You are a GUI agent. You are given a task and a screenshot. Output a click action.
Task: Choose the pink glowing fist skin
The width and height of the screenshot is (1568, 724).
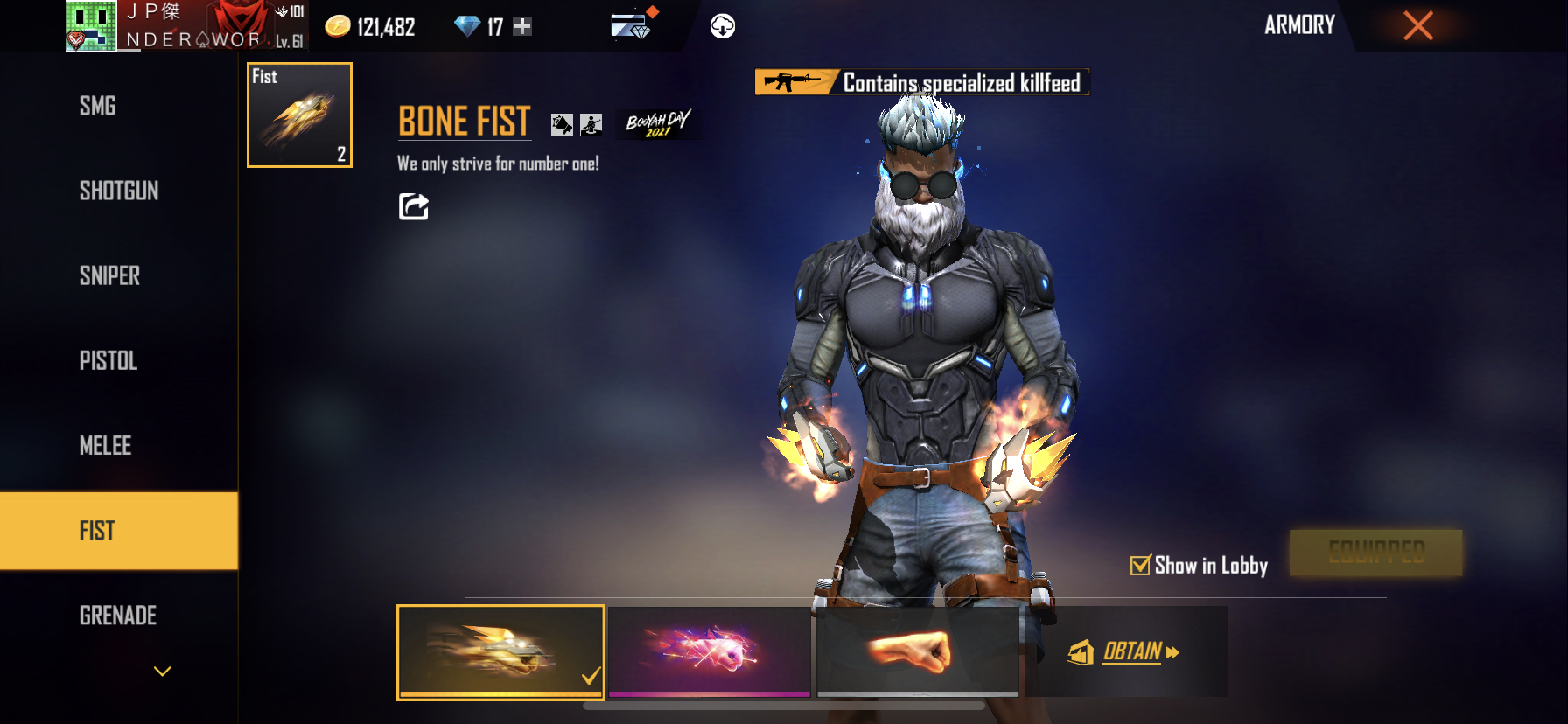(710, 651)
